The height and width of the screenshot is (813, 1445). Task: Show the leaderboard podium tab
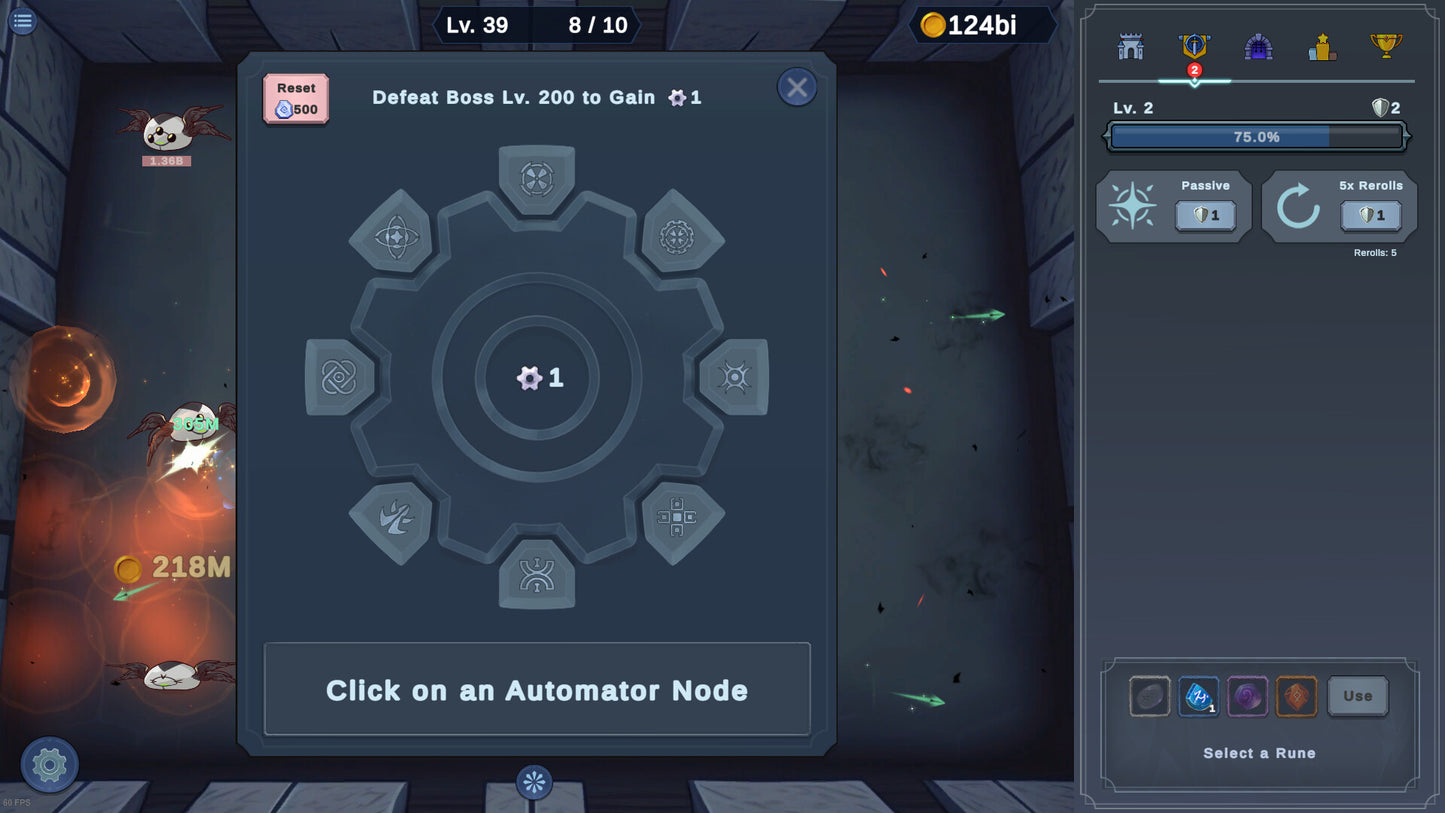point(1322,47)
